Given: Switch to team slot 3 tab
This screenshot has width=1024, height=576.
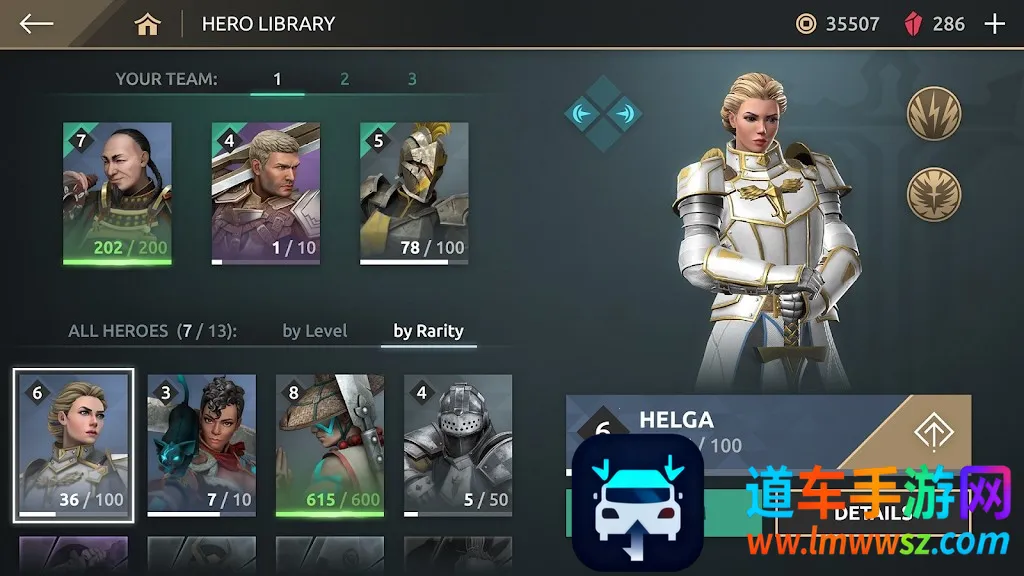Looking at the screenshot, I should click(412, 79).
